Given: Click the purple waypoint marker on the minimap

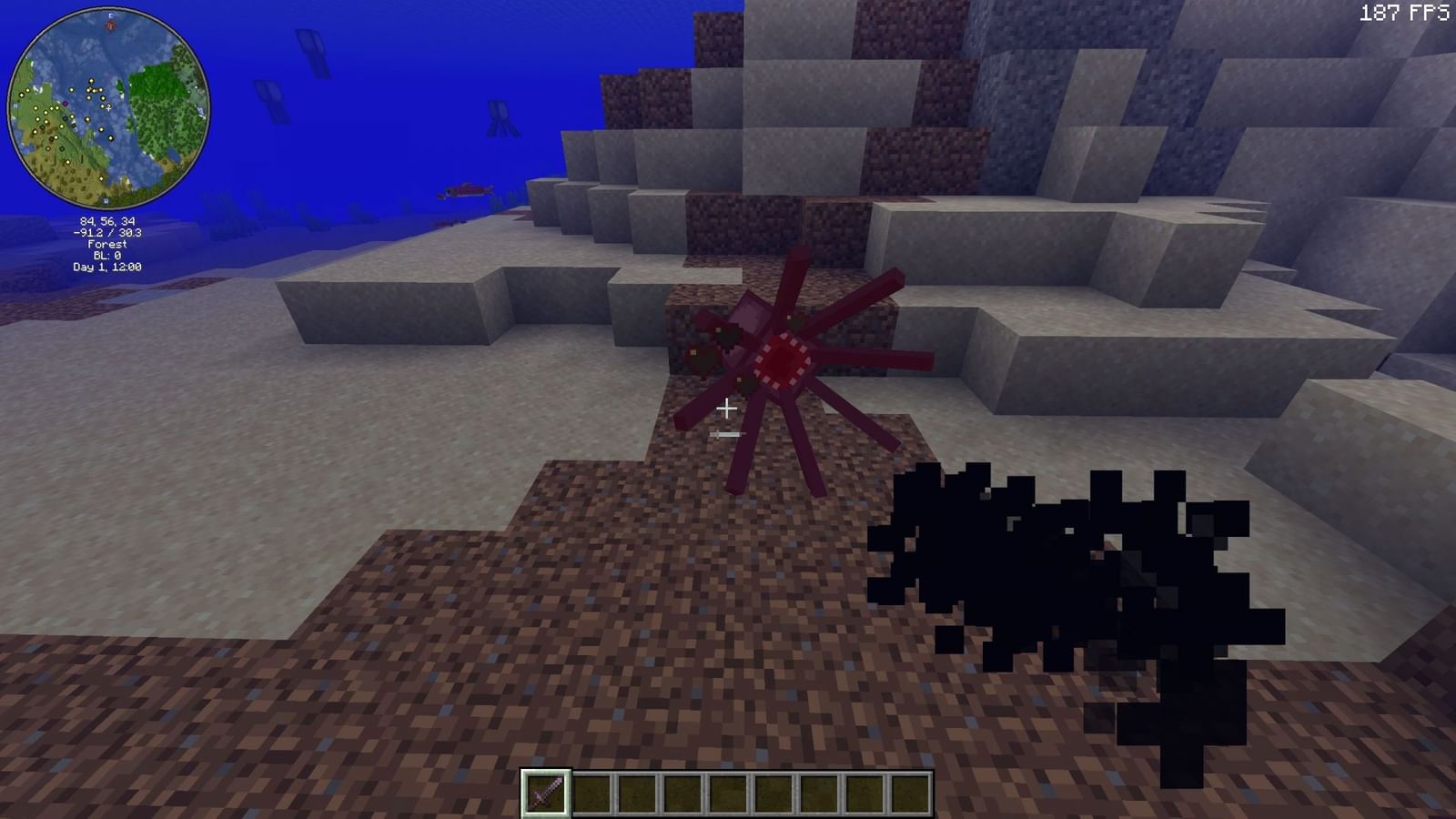Looking at the screenshot, I should click(65, 104).
